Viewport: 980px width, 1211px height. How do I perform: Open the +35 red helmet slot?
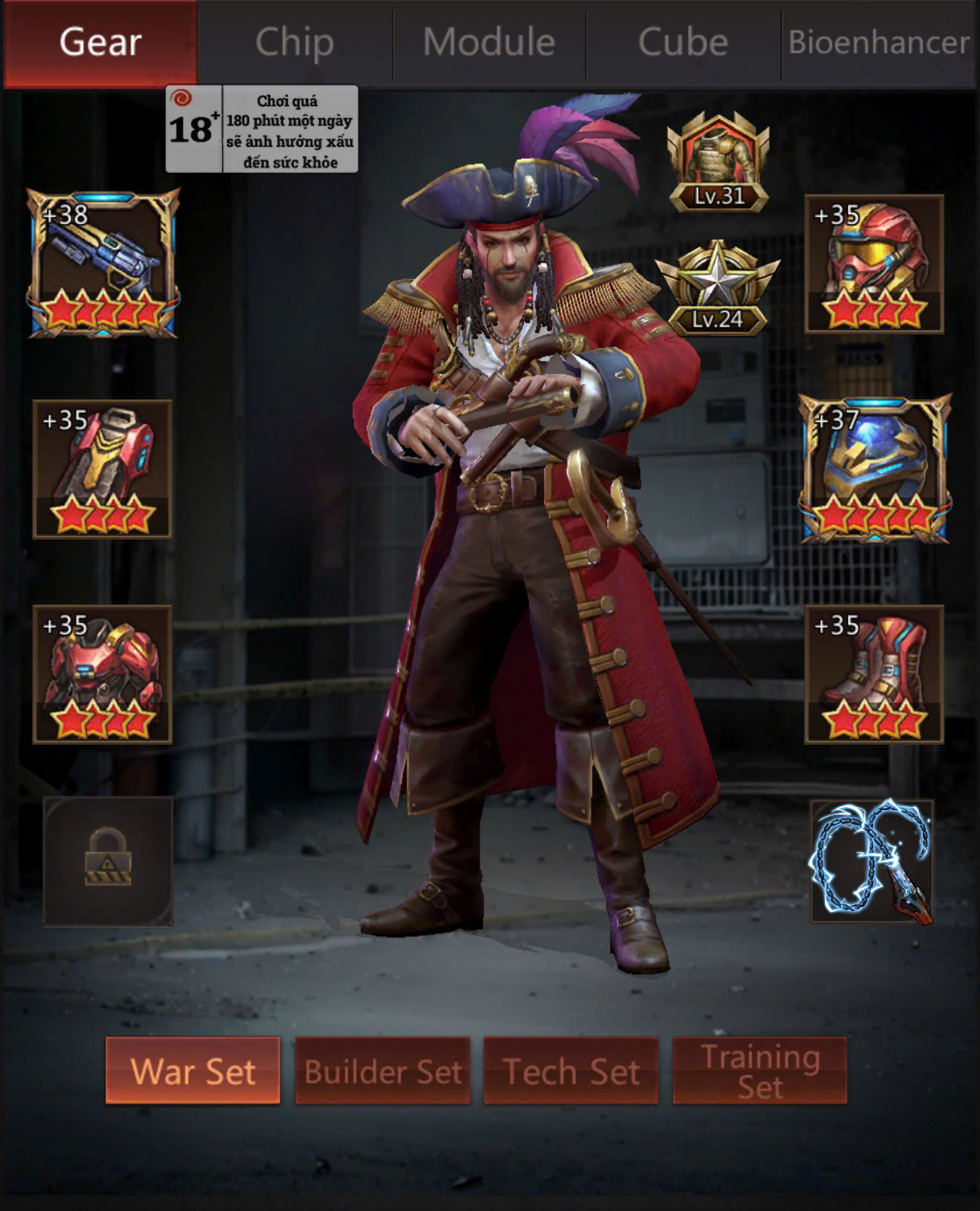[874, 264]
